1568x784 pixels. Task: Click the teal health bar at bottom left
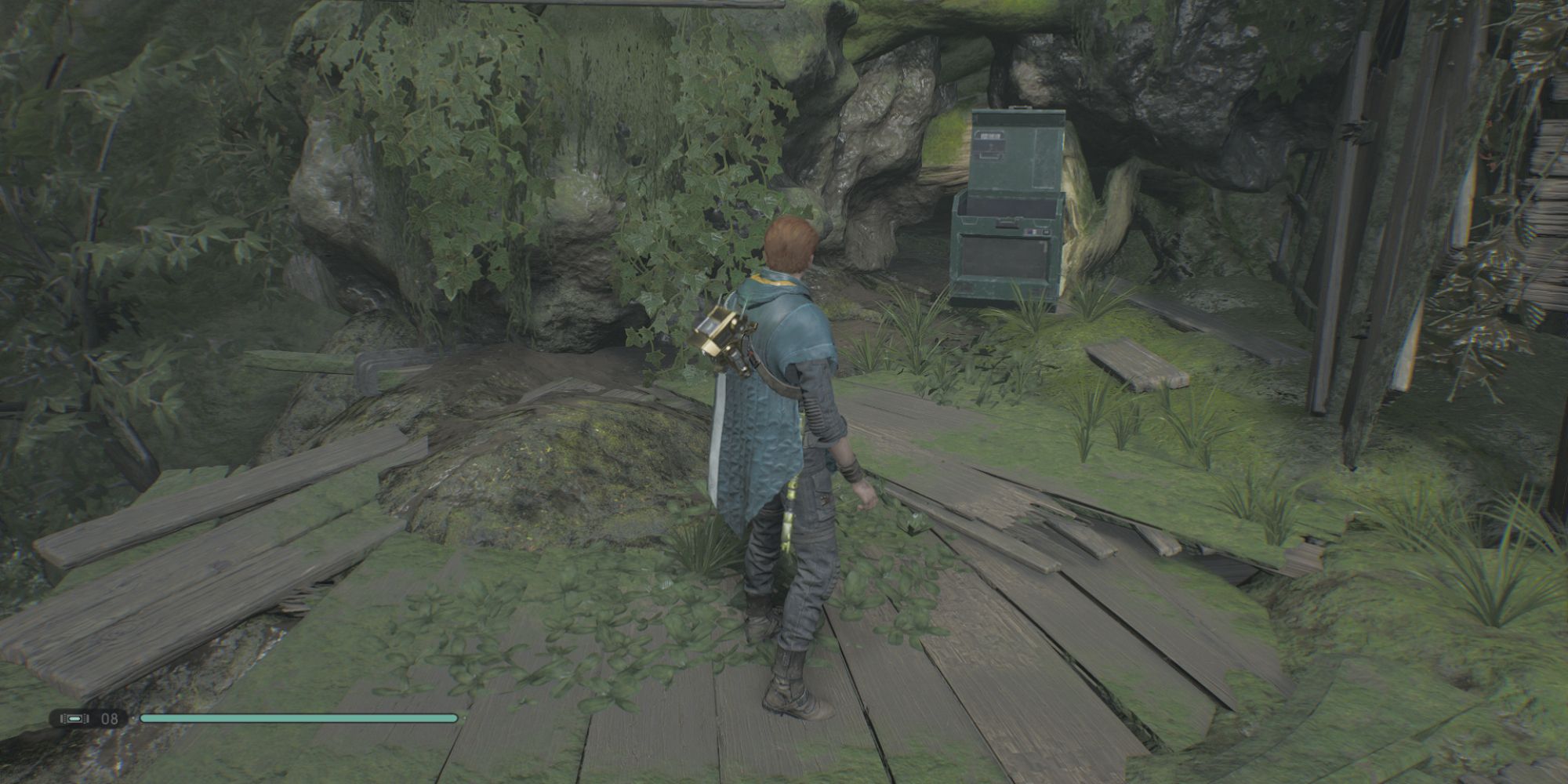tap(298, 717)
